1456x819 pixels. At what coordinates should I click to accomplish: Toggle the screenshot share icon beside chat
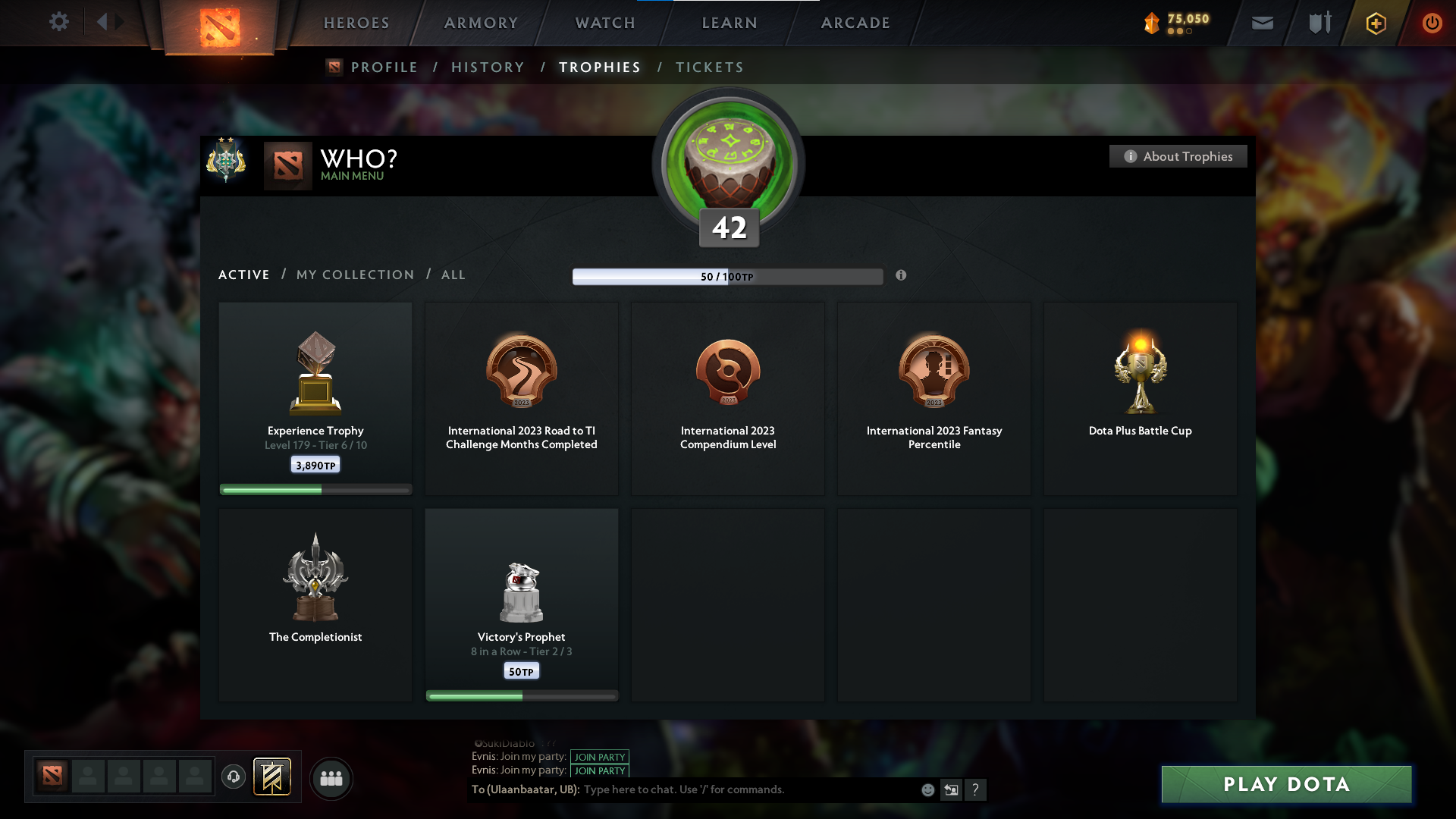click(x=951, y=789)
